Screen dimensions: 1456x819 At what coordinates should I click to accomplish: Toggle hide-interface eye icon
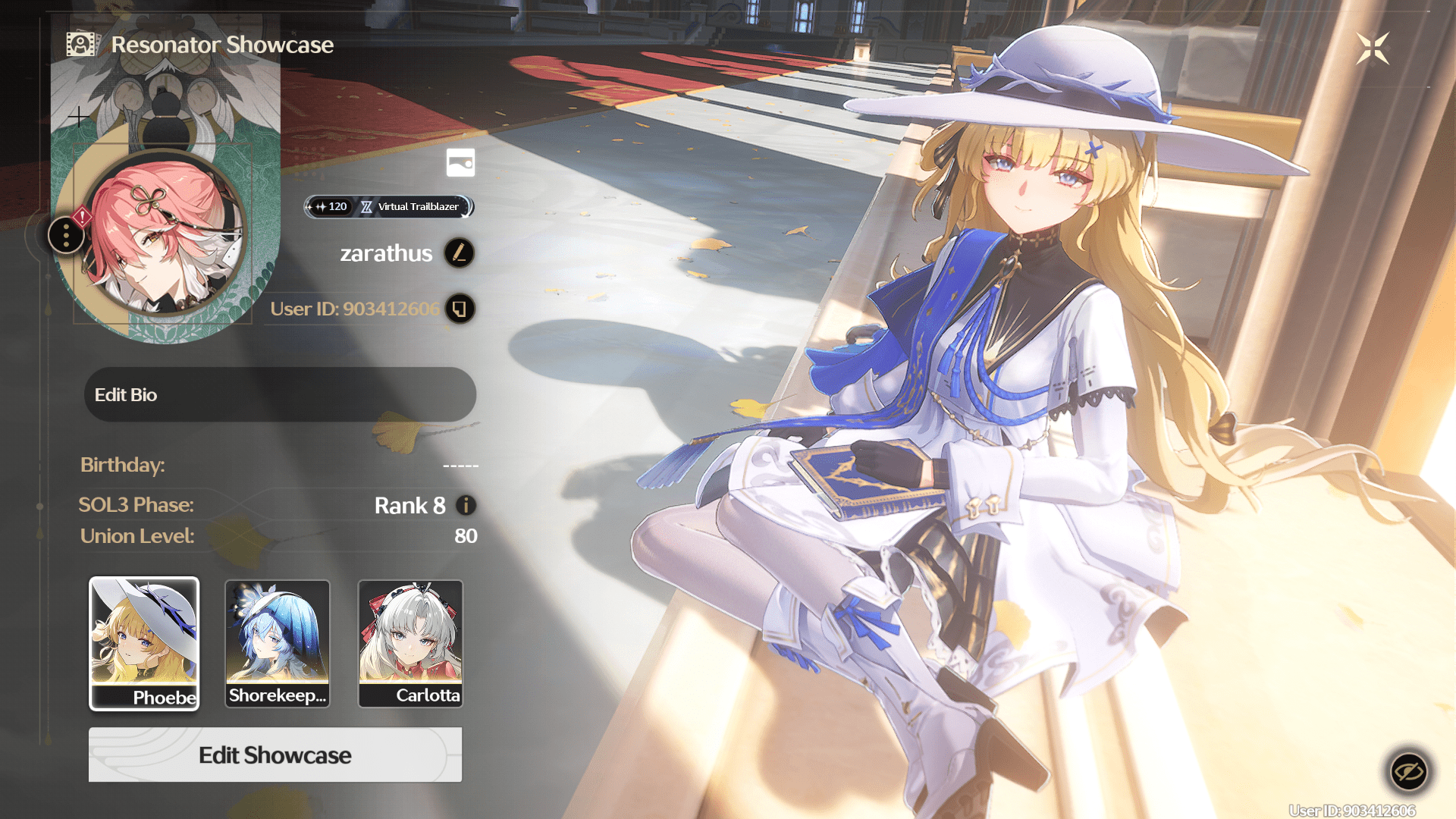[x=1409, y=772]
